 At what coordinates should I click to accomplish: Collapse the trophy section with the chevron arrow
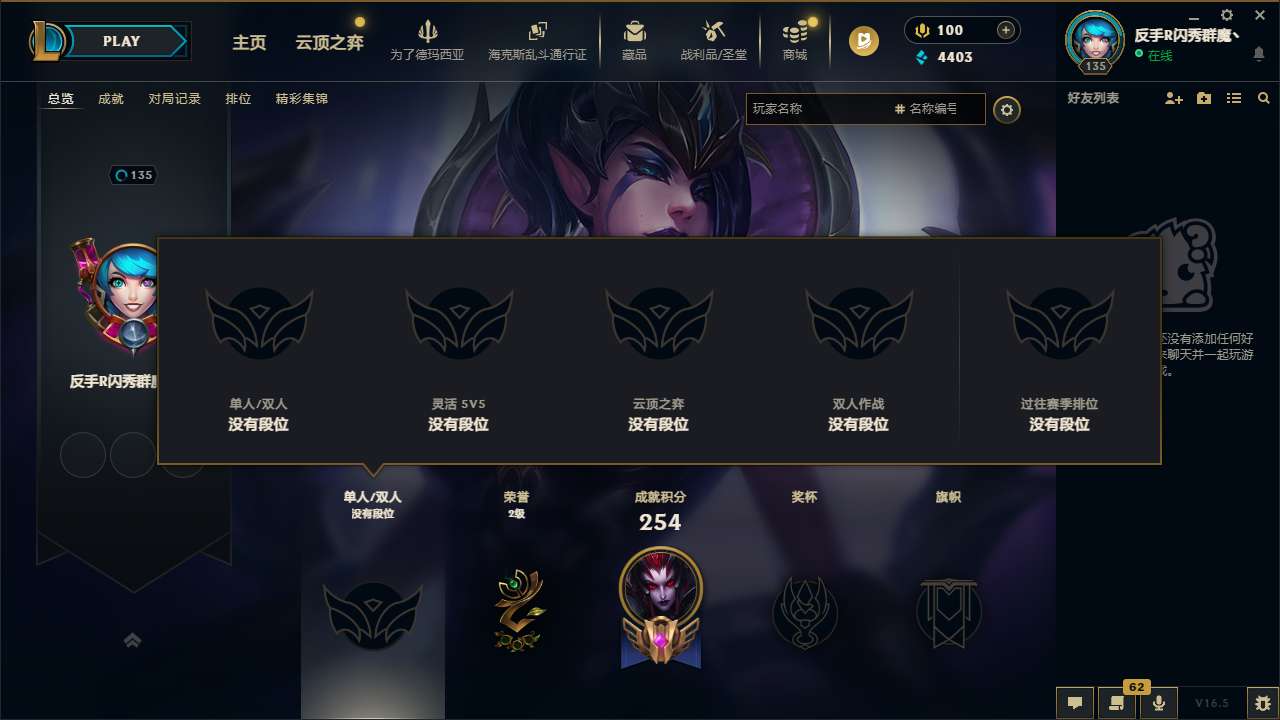coord(133,639)
